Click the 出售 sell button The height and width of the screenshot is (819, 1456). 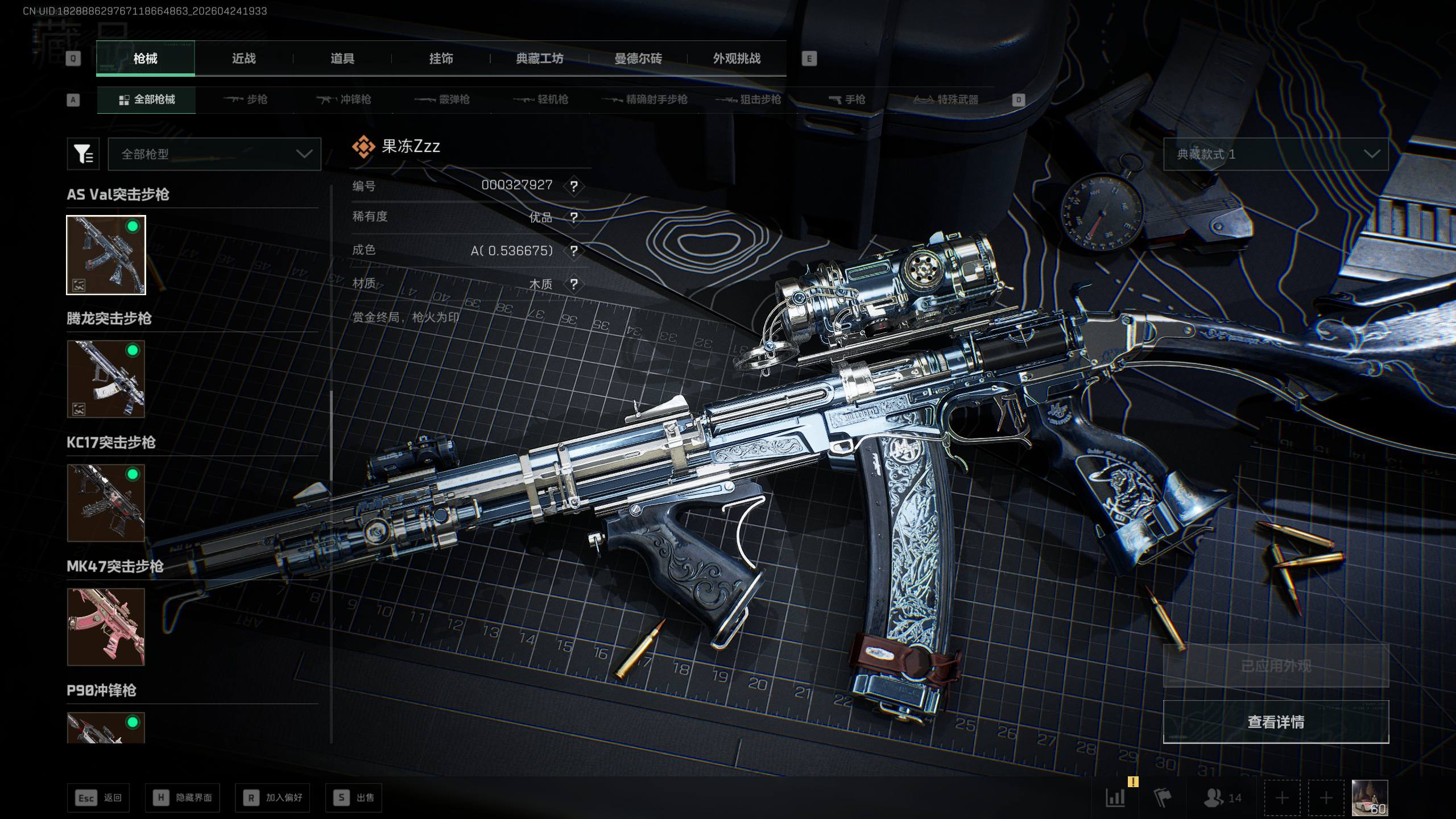[x=354, y=798]
